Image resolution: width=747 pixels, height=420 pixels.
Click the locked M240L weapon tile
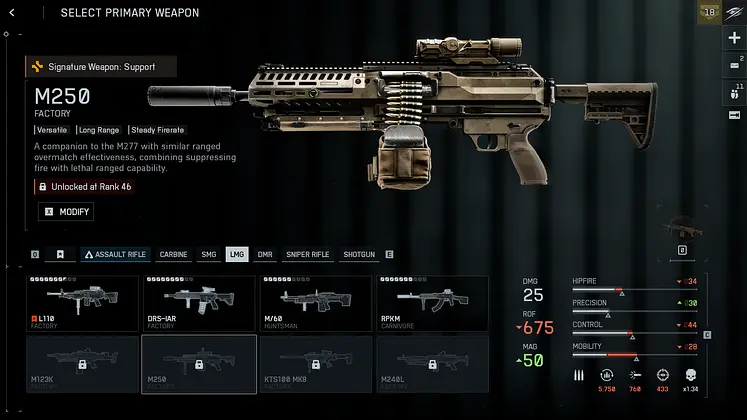432,363
